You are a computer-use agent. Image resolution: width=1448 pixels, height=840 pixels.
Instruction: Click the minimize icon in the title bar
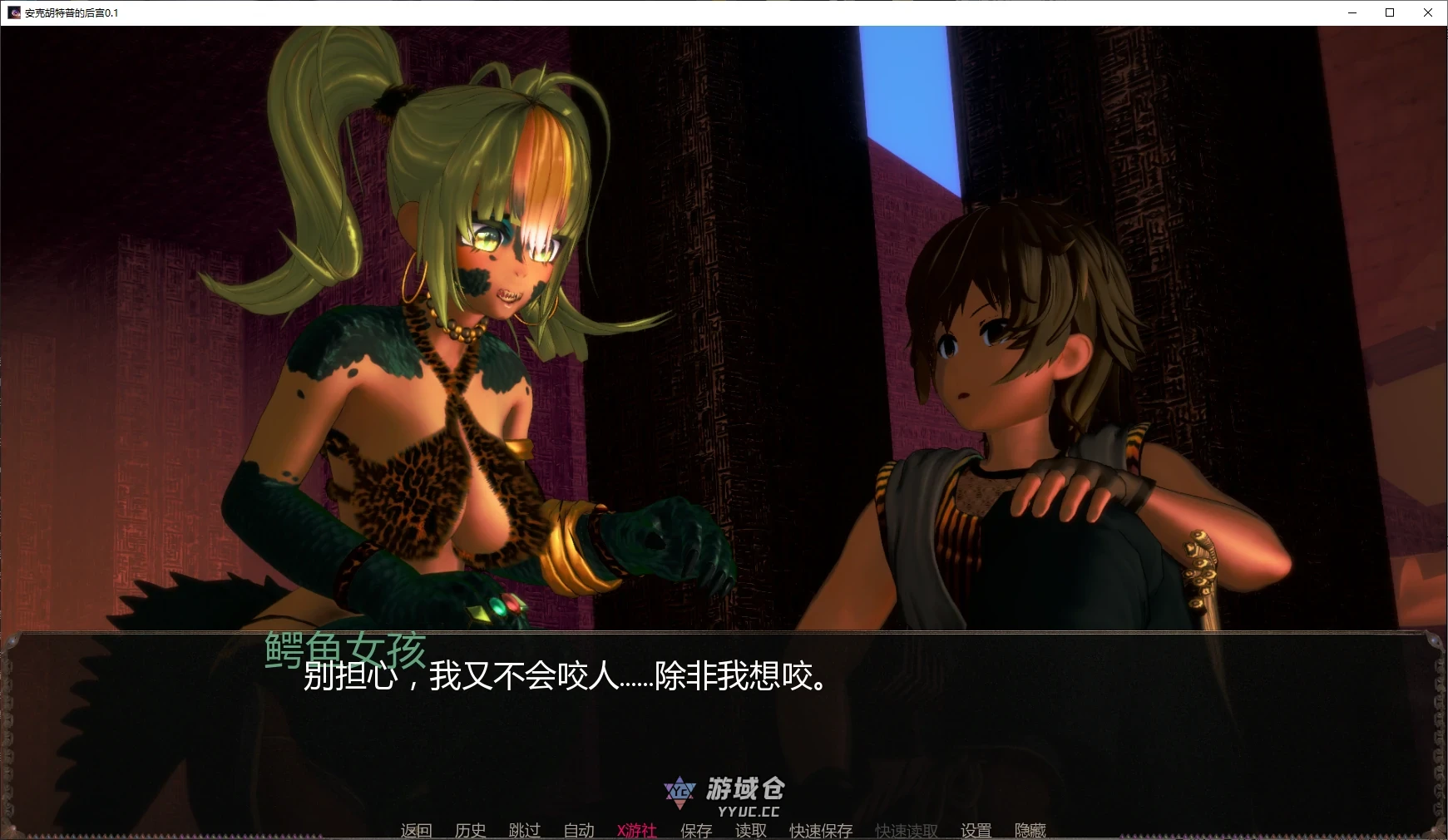click(x=1352, y=12)
